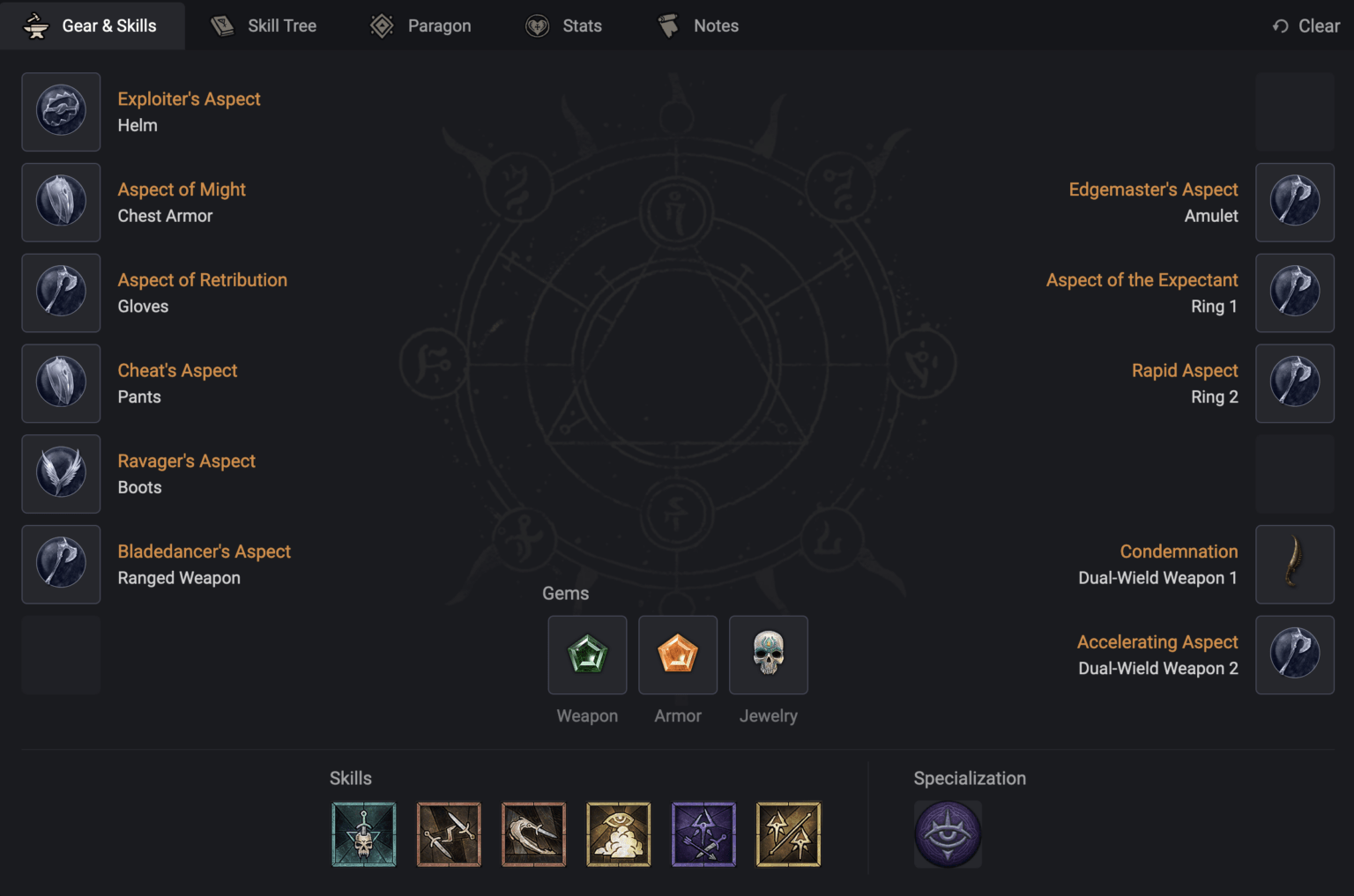The image size is (1354, 896).
Task: Select the purple Shadow Imbuement skill icon
Action: 703,833
